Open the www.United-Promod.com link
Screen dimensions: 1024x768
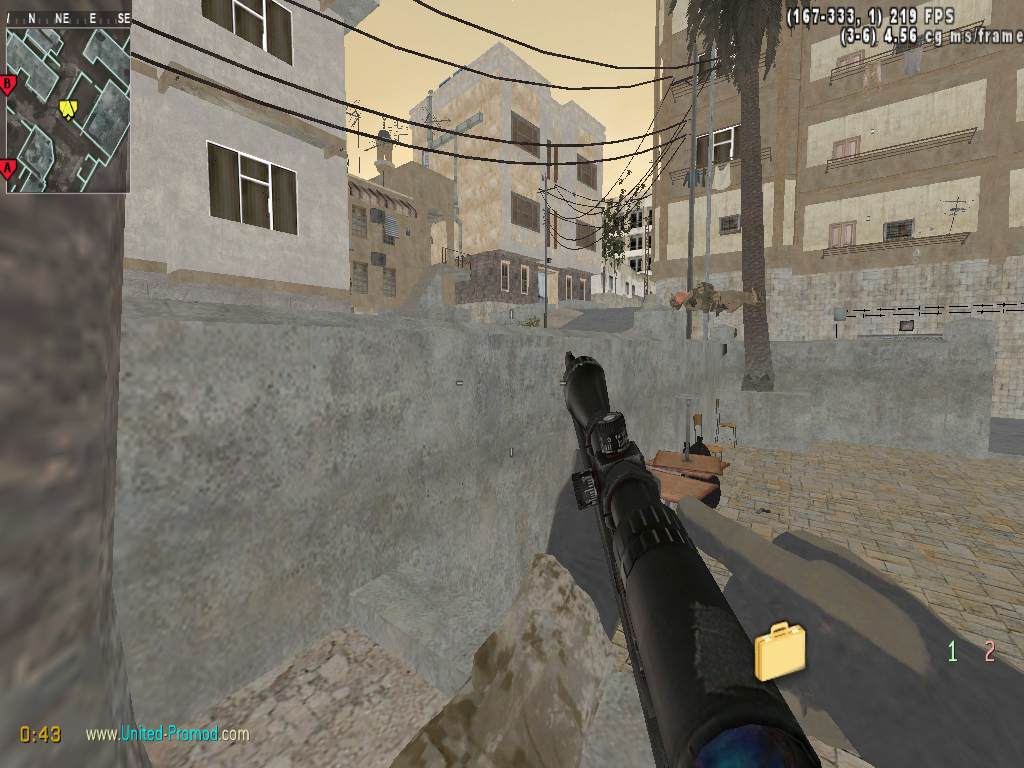(167, 734)
